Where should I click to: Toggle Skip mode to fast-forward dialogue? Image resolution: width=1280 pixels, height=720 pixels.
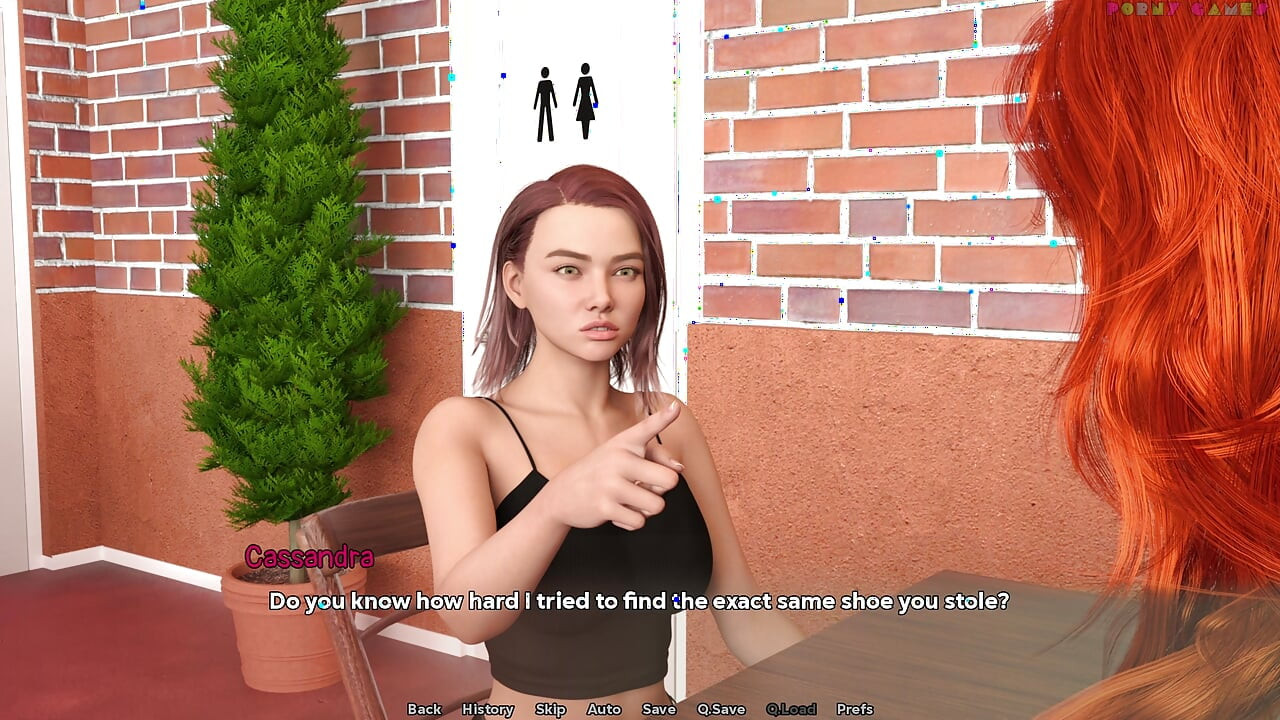[x=551, y=709]
